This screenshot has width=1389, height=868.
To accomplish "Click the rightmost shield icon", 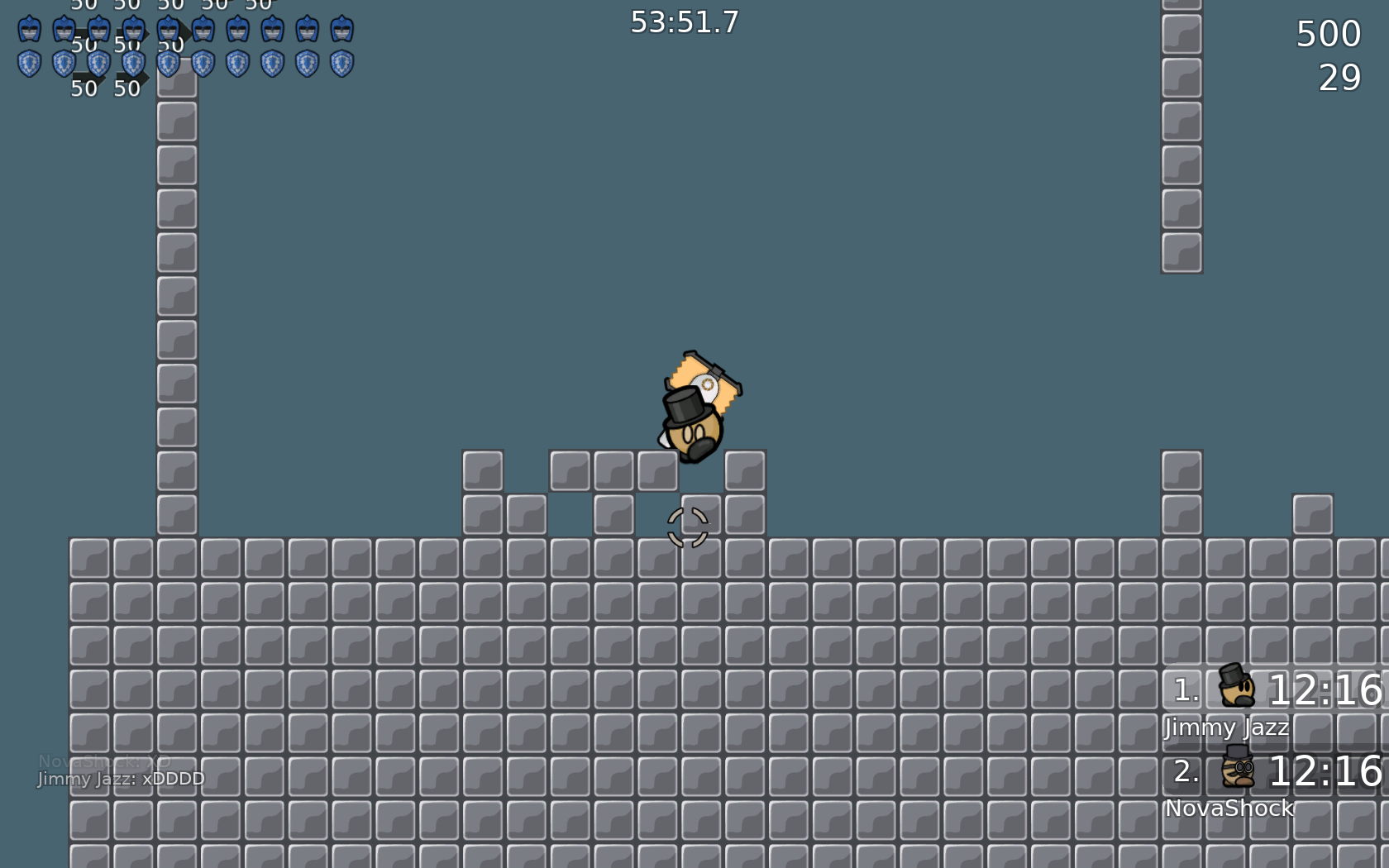I will tap(341, 62).
